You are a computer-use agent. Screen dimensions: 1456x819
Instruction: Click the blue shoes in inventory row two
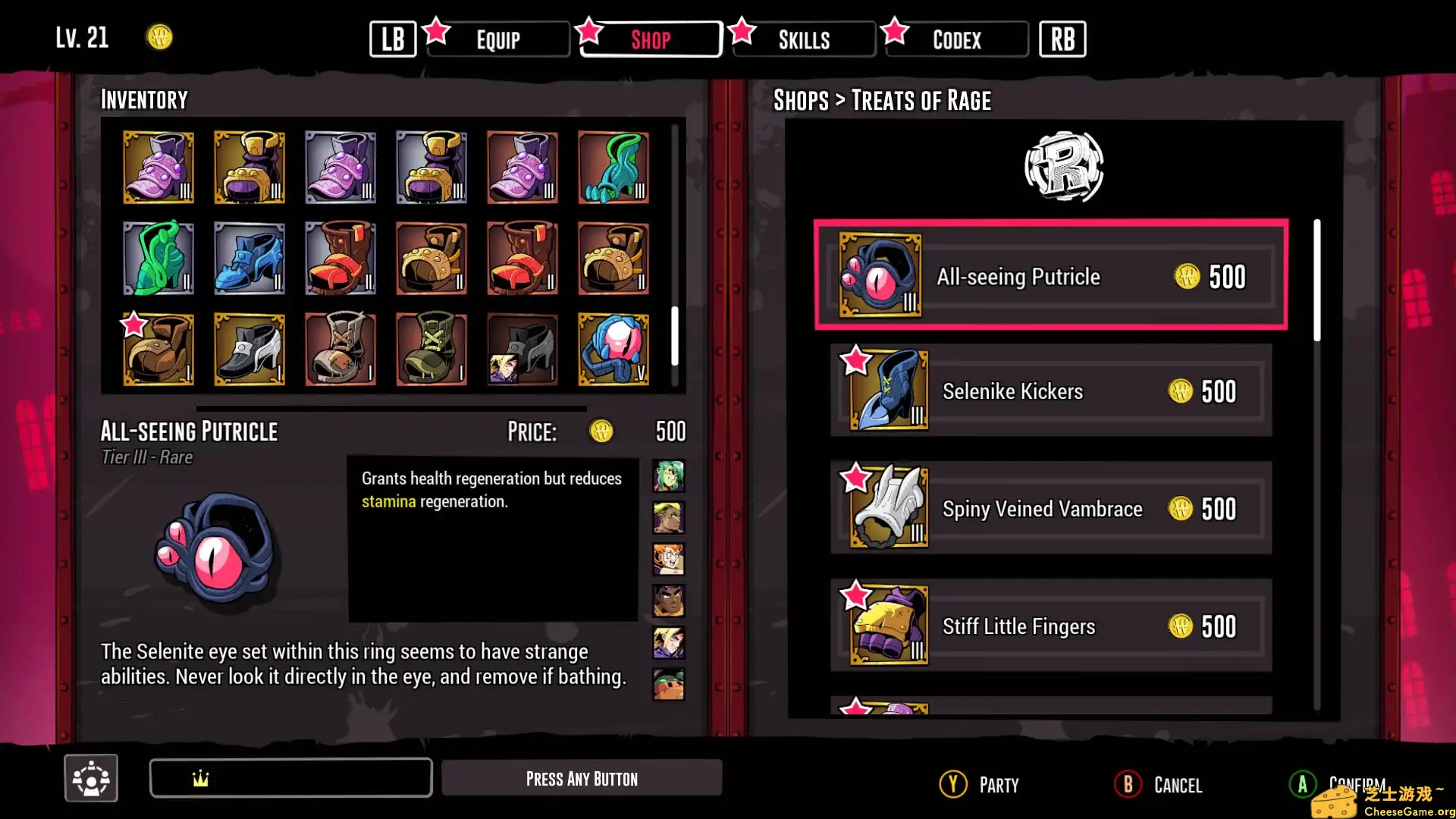point(249,258)
